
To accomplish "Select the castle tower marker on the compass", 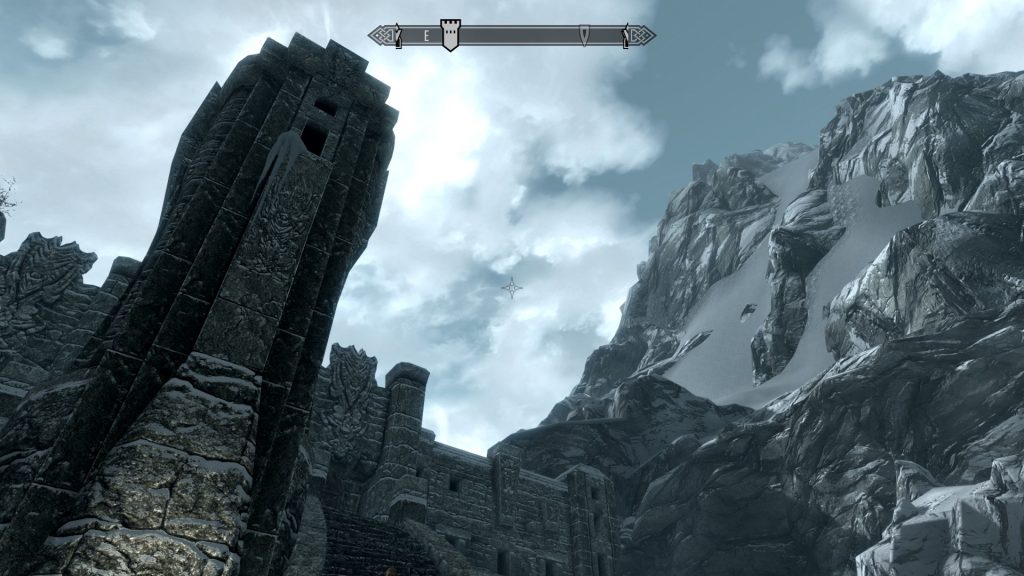I will pos(450,35).
